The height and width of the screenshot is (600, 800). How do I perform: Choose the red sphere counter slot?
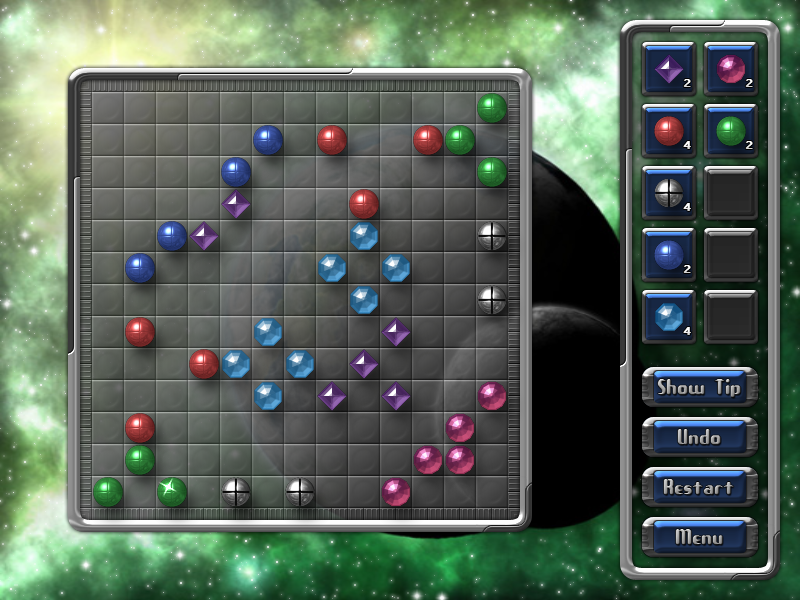pos(668,130)
